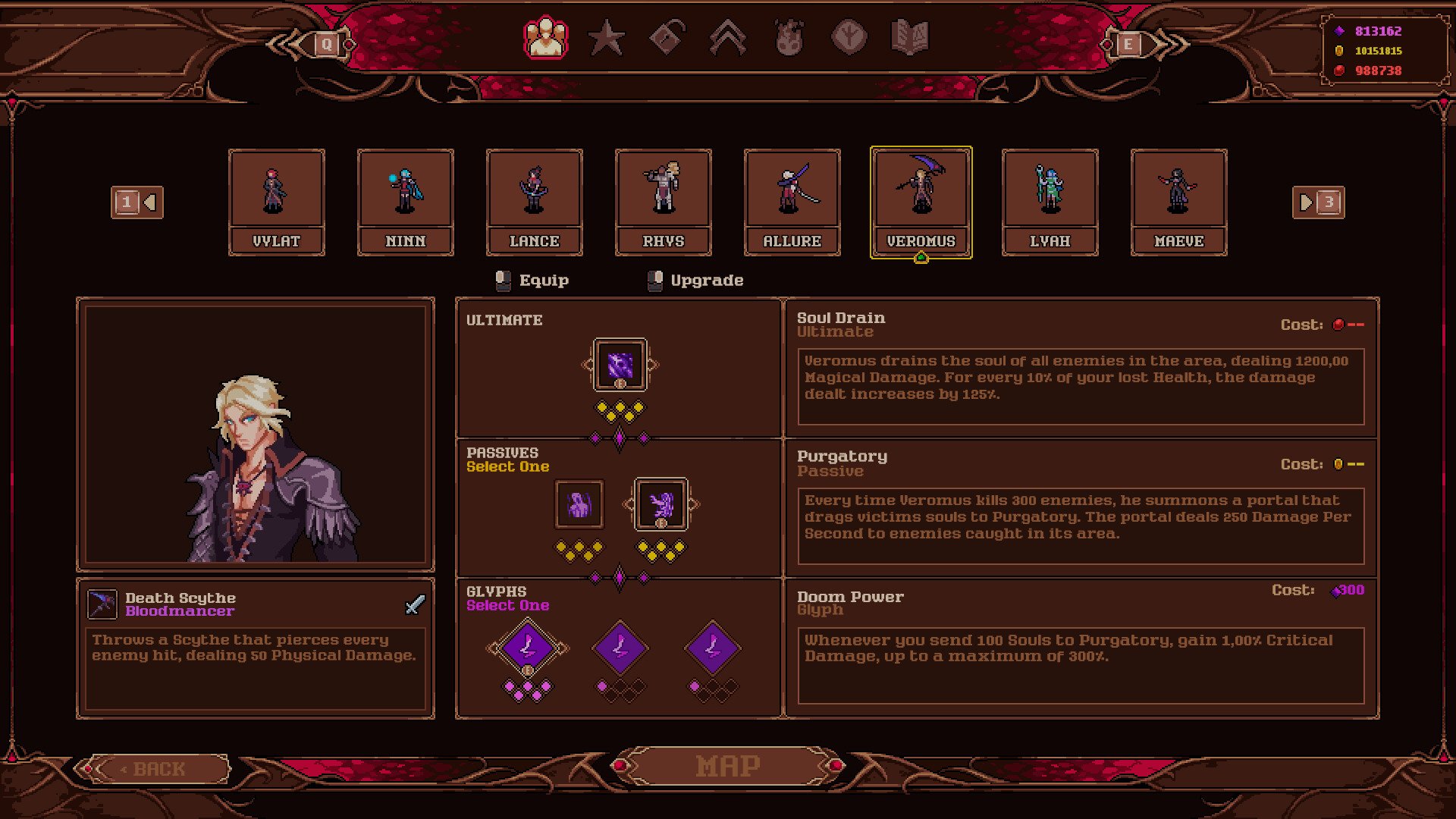Go to next character page arrow
Viewport: 1456px width, 819px height.
point(1318,202)
